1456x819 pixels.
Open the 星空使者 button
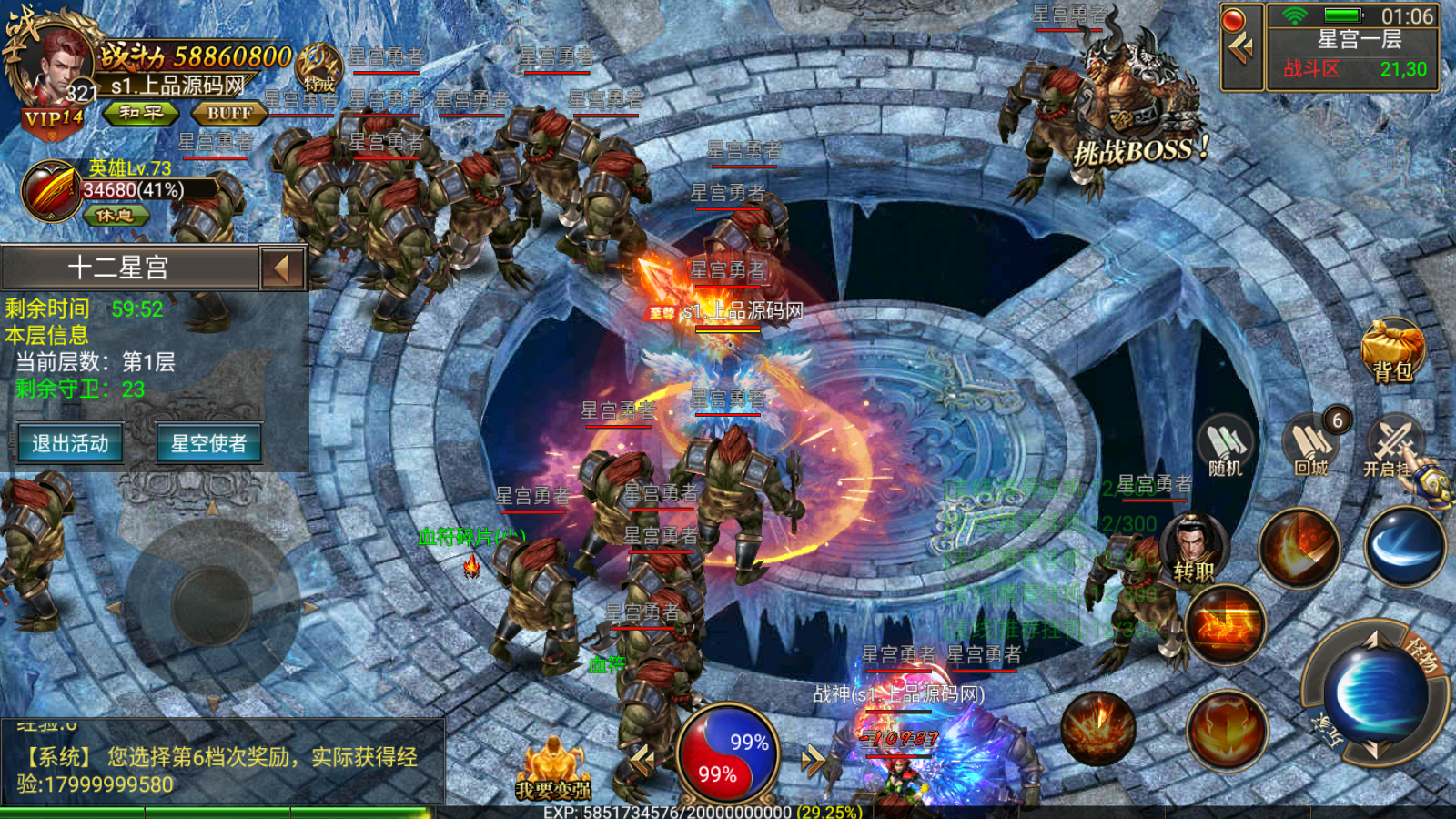click(x=208, y=444)
